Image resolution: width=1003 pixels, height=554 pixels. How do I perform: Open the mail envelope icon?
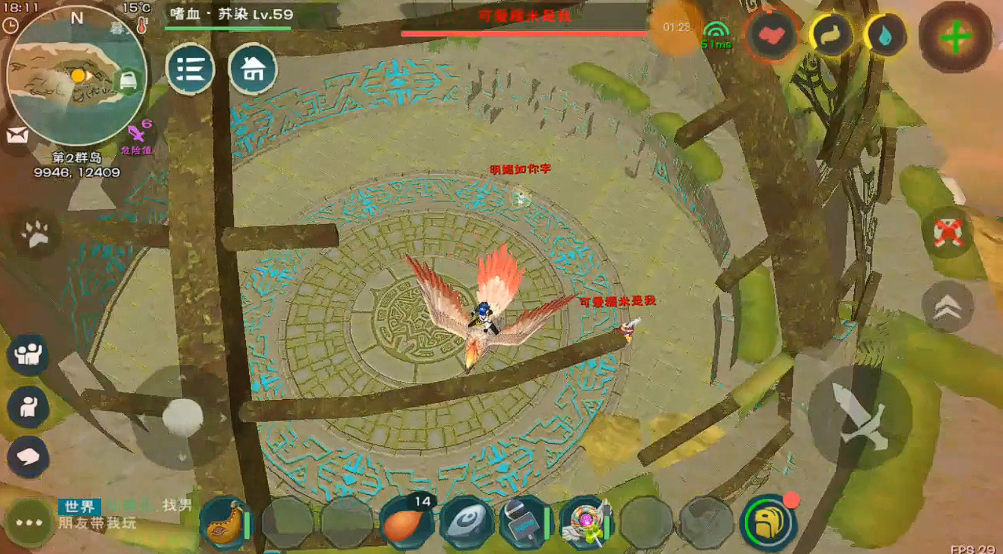(16, 137)
